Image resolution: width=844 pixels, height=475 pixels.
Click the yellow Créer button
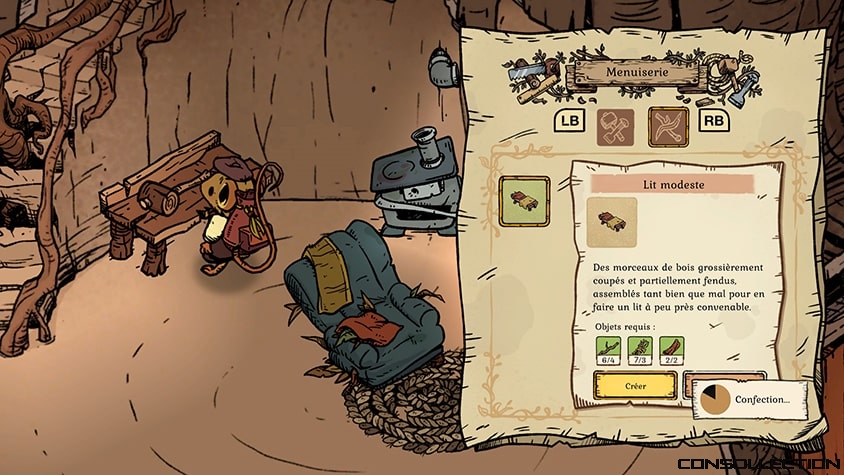point(635,385)
